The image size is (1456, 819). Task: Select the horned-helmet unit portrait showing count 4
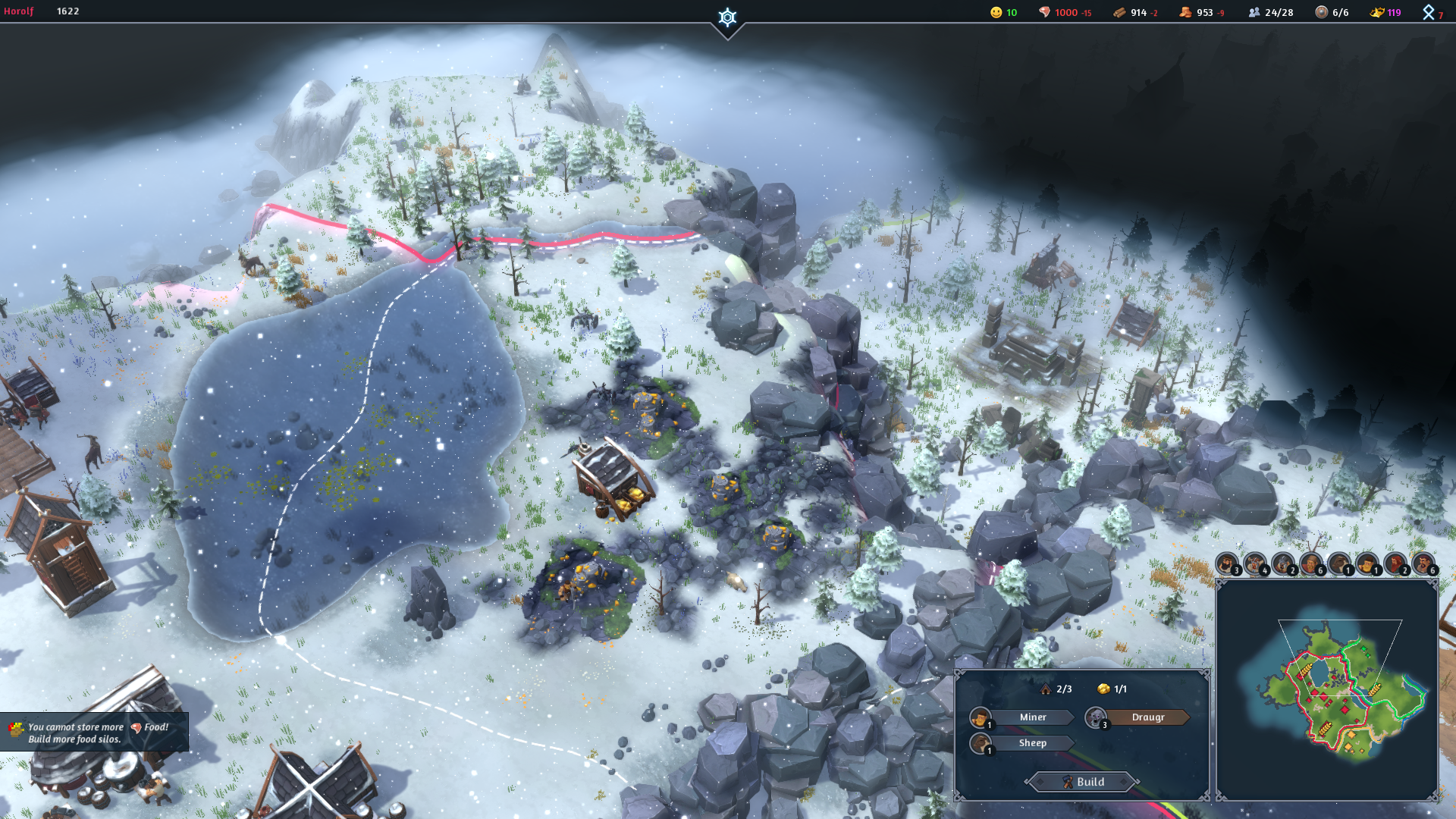pyautogui.click(x=1254, y=564)
